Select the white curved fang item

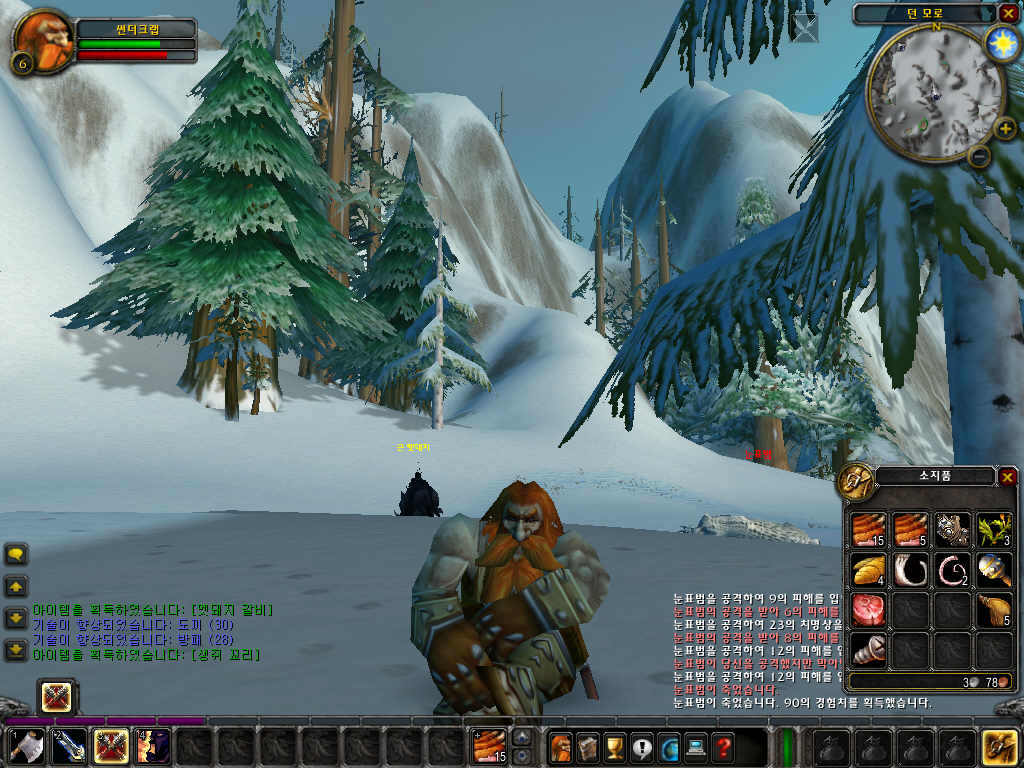coord(911,570)
